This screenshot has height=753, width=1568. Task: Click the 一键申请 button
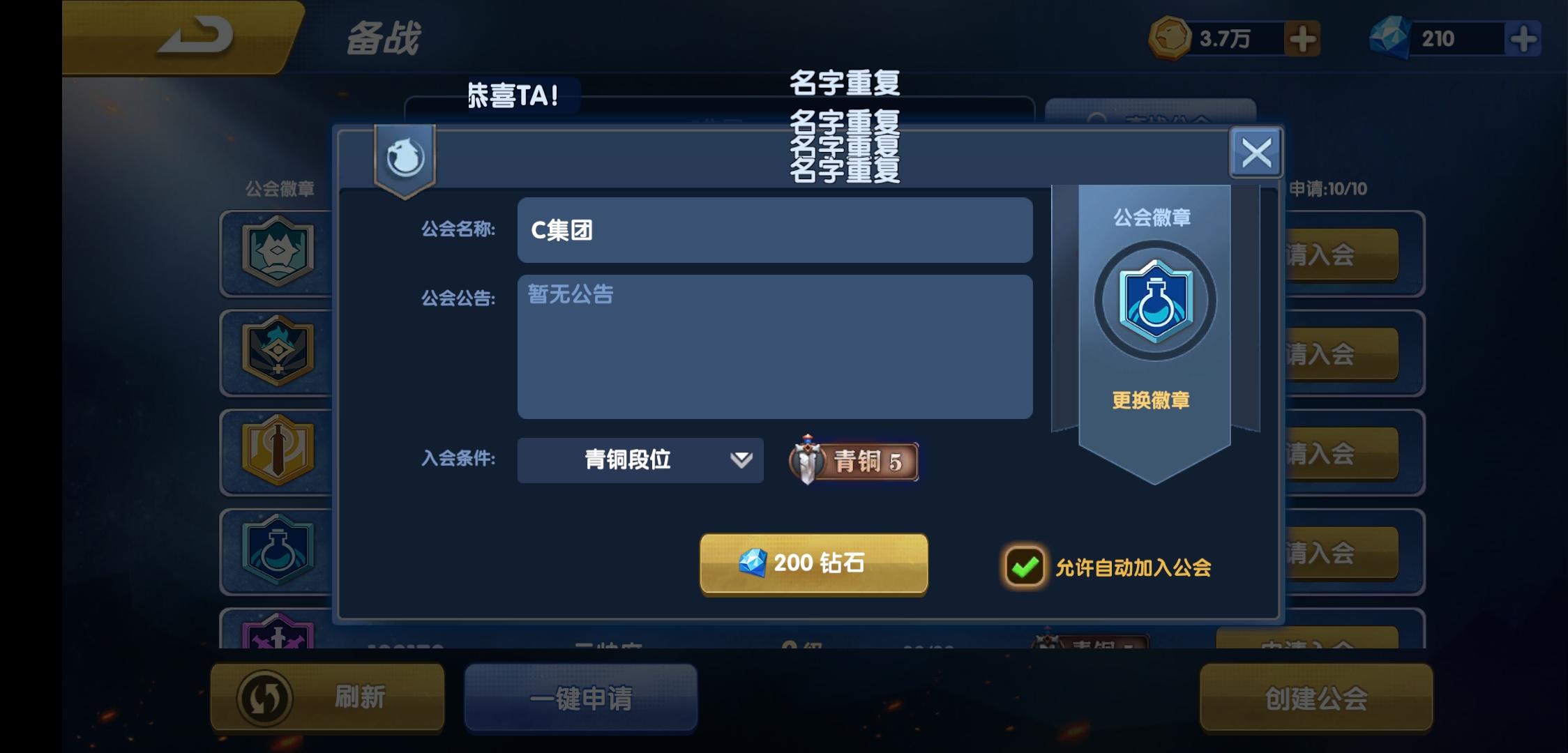coord(581,698)
